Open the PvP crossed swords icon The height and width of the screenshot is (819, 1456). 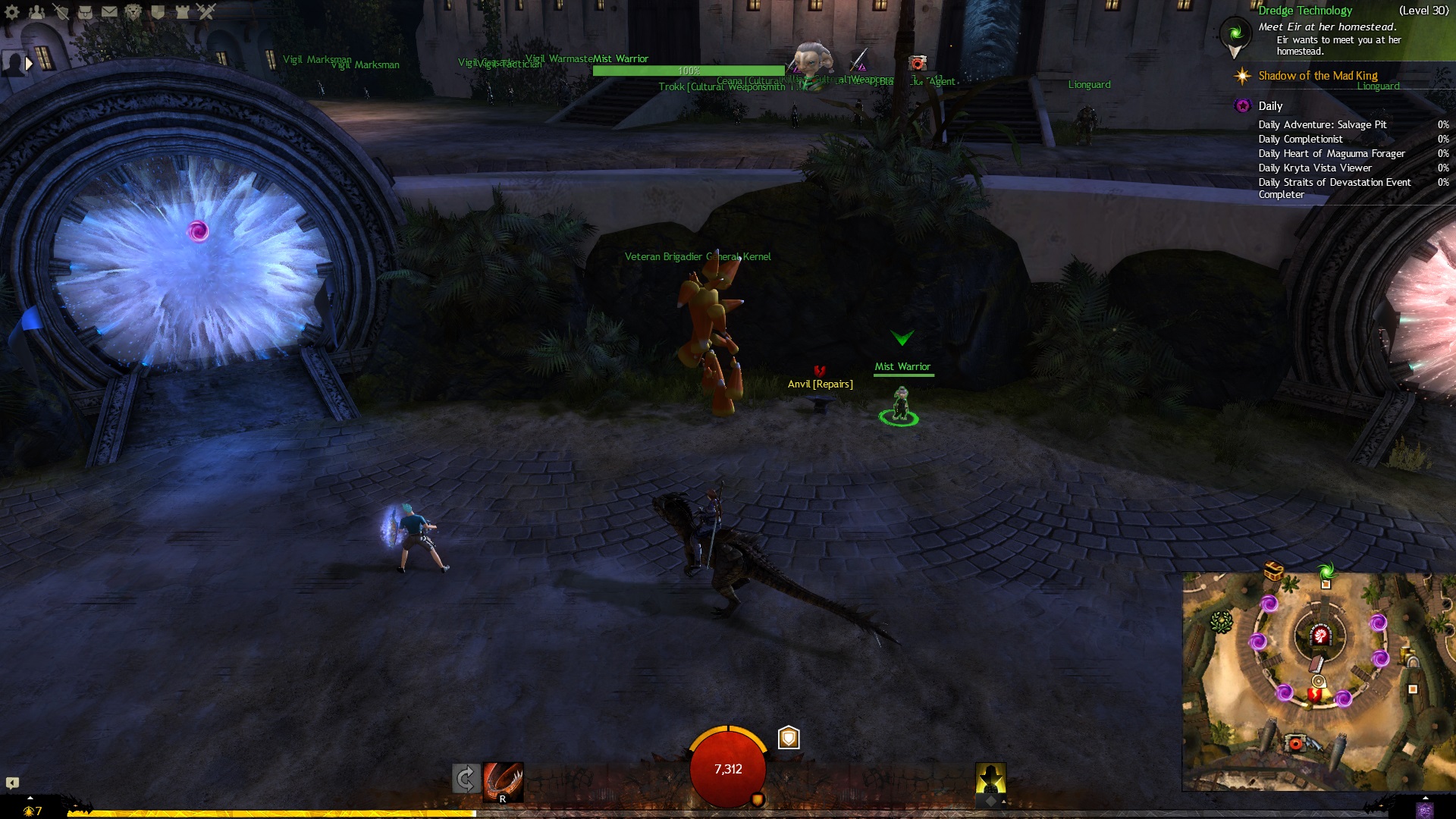206,11
